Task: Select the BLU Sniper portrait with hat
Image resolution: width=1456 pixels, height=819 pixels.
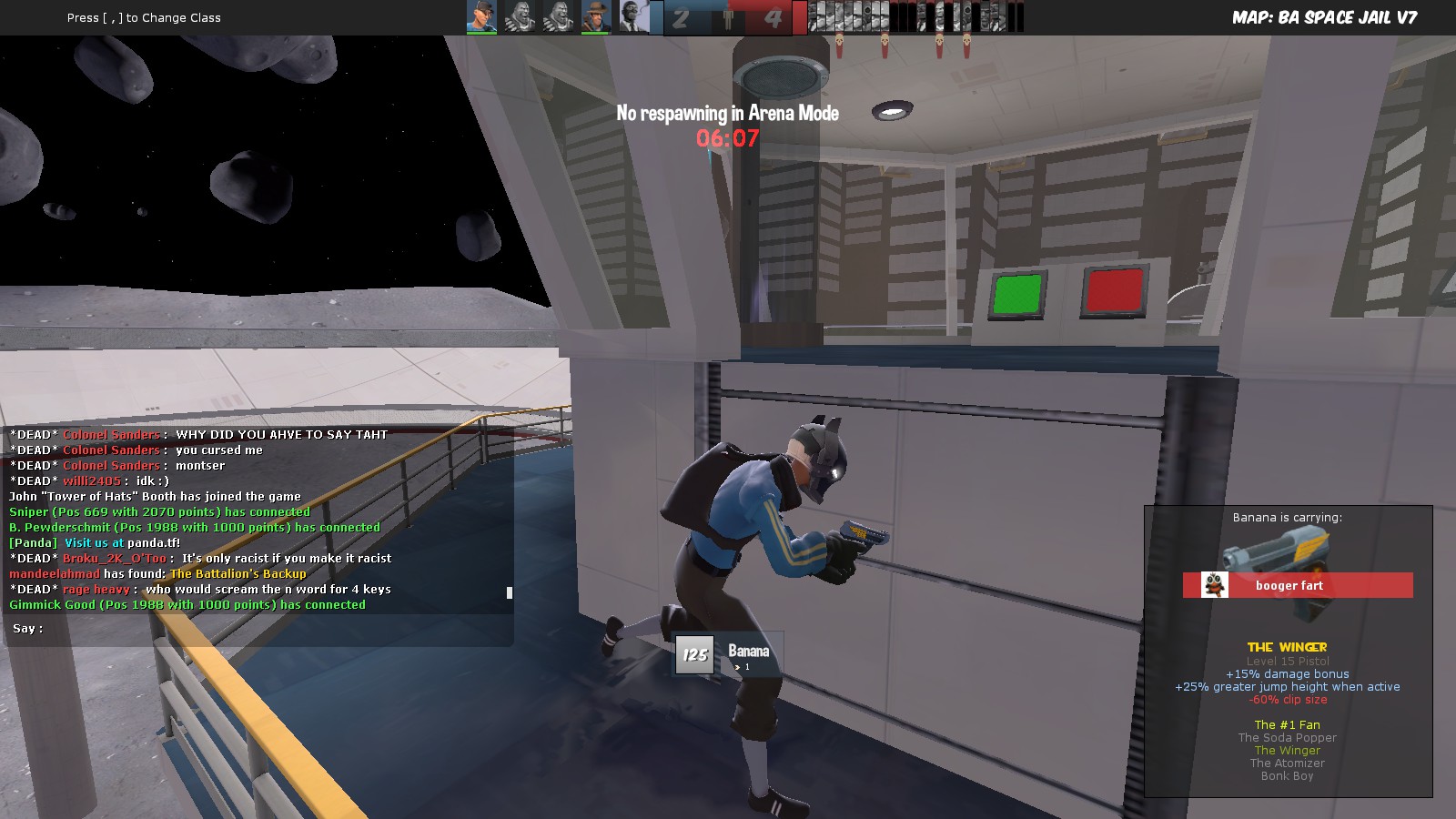Action: (596, 16)
